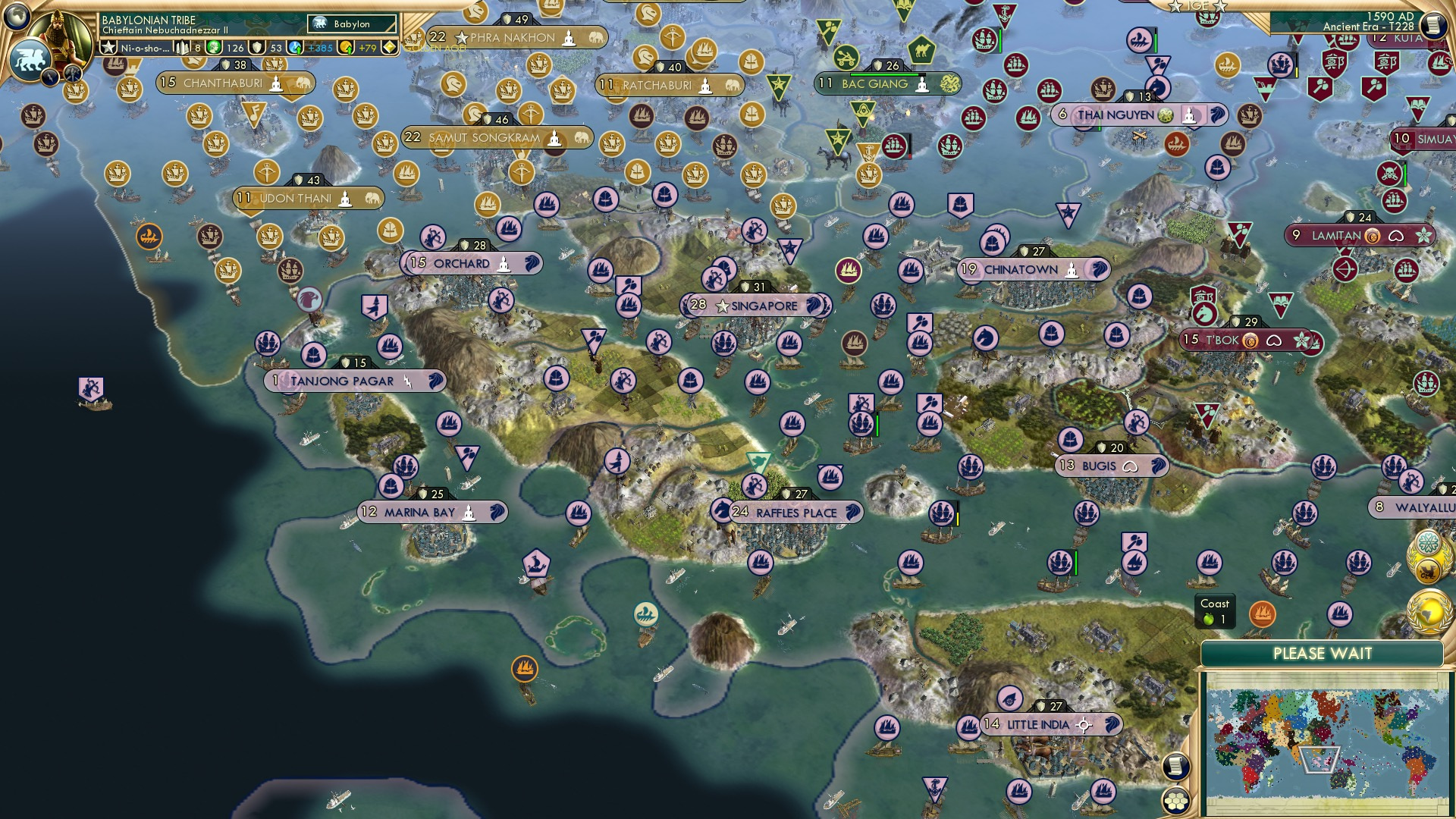The height and width of the screenshot is (819, 1456).
Task: Click the faith indicator showing +385
Action: [x=311, y=49]
